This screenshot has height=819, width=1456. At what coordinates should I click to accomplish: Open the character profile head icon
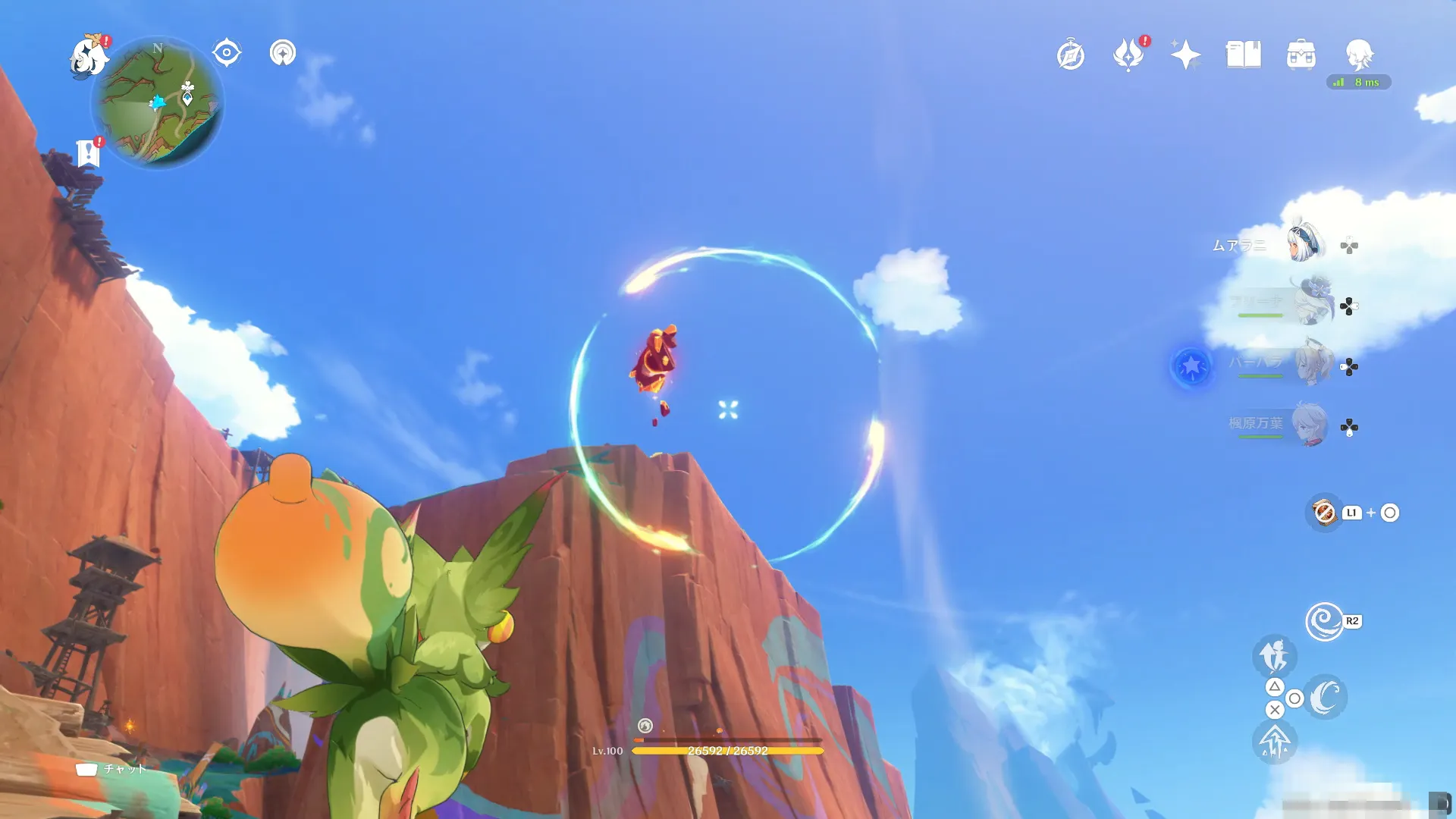click(x=1359, y=55)
